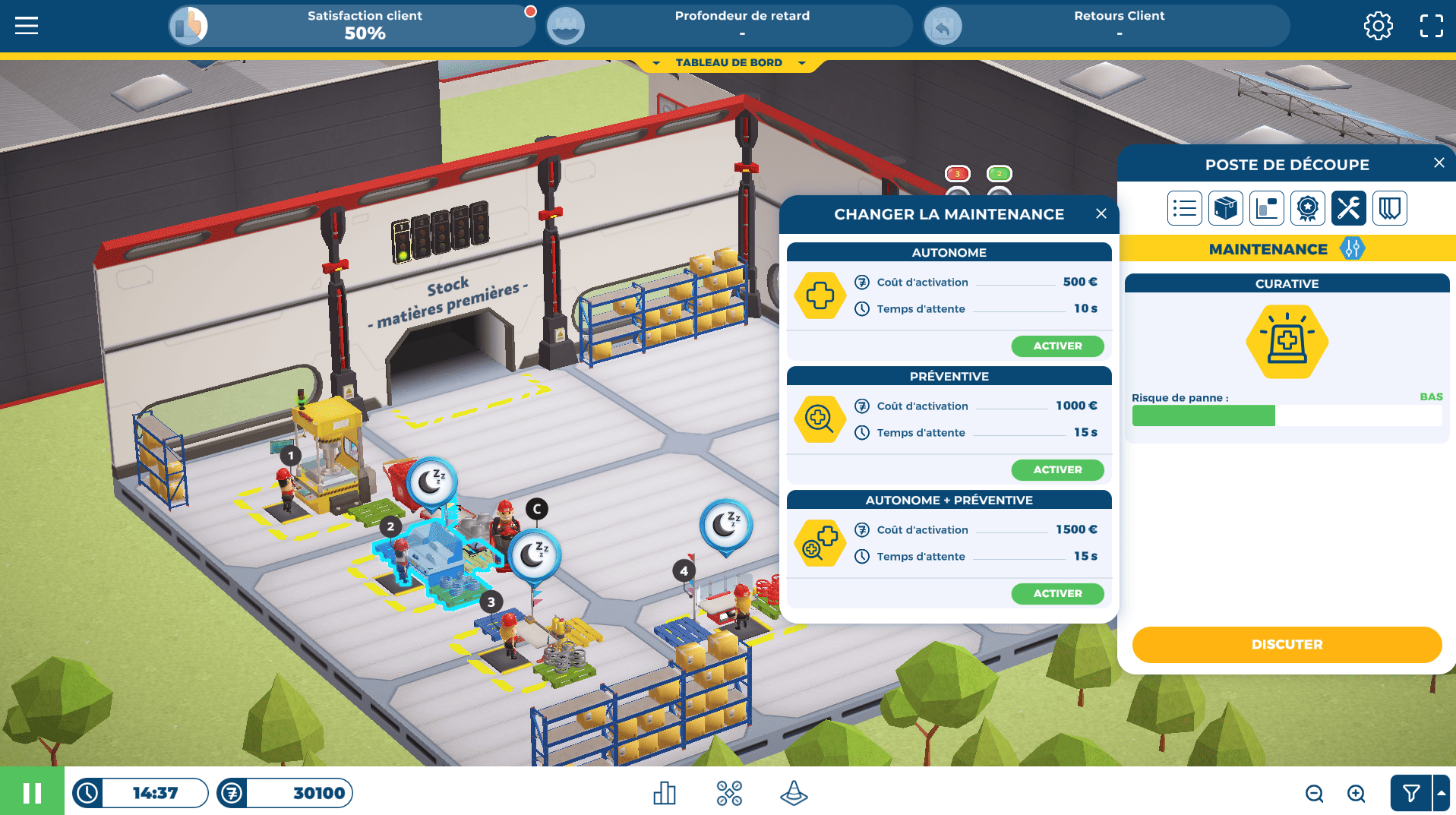Switch to the box stock tab
Screen dimensions: 1456x815
(x=1225, y=208)
